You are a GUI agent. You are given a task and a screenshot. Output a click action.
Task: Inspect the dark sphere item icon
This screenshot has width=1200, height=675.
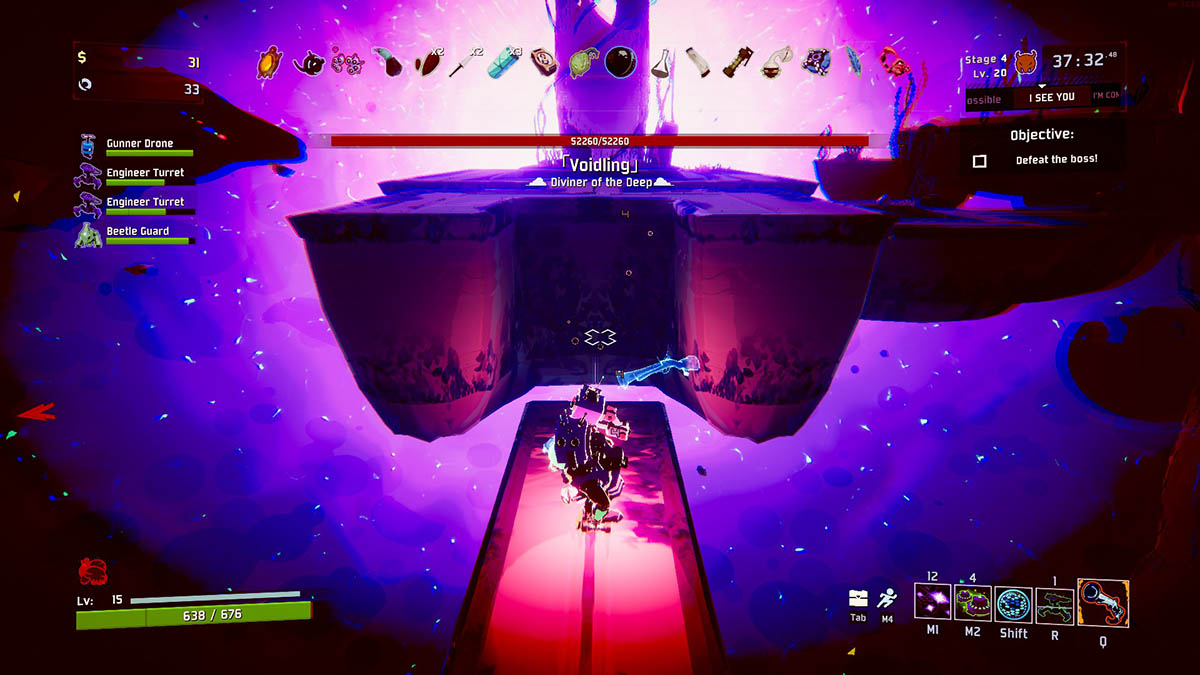tap(619, 63)
